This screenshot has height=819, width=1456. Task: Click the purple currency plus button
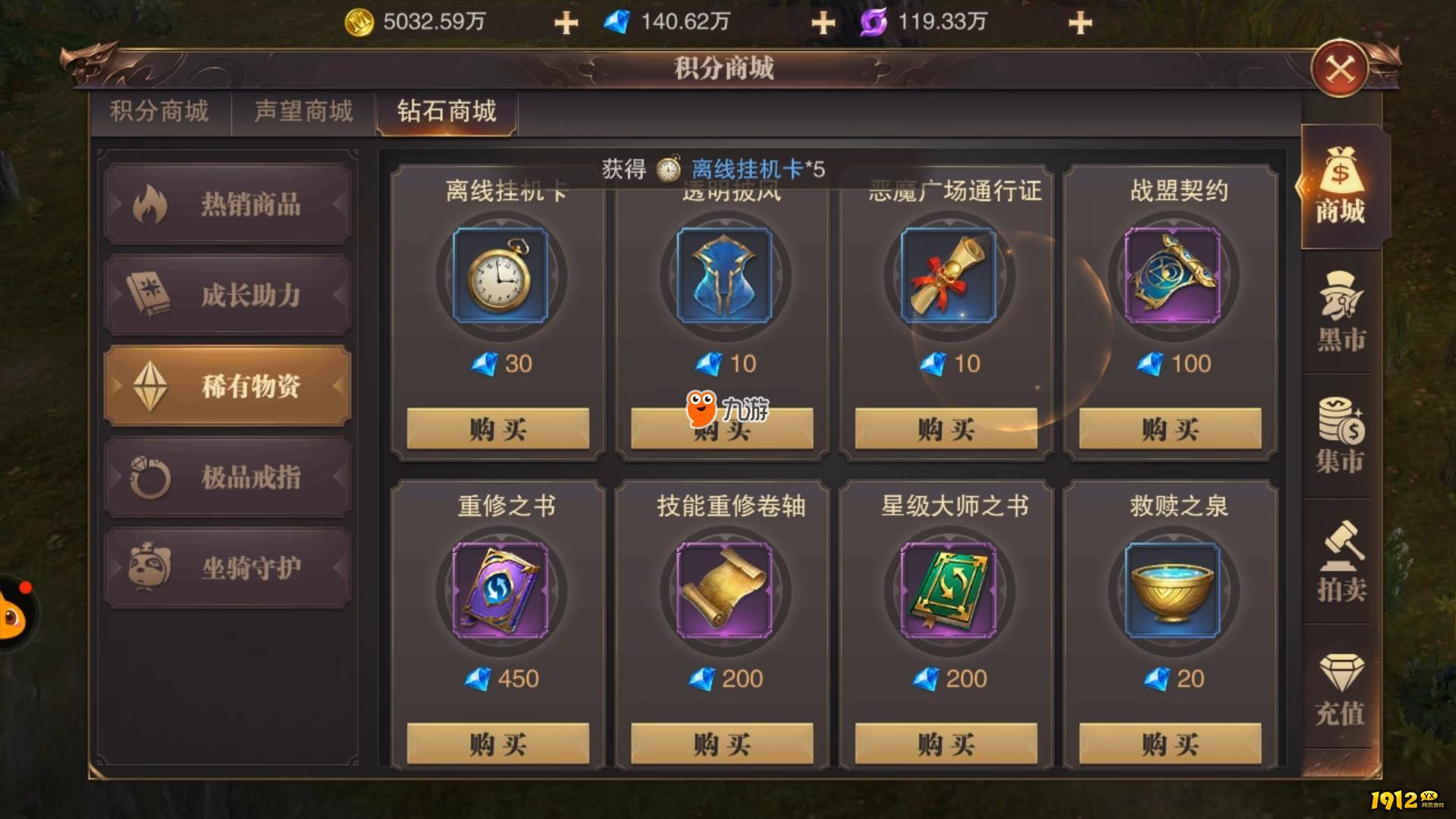[1080, 22]
